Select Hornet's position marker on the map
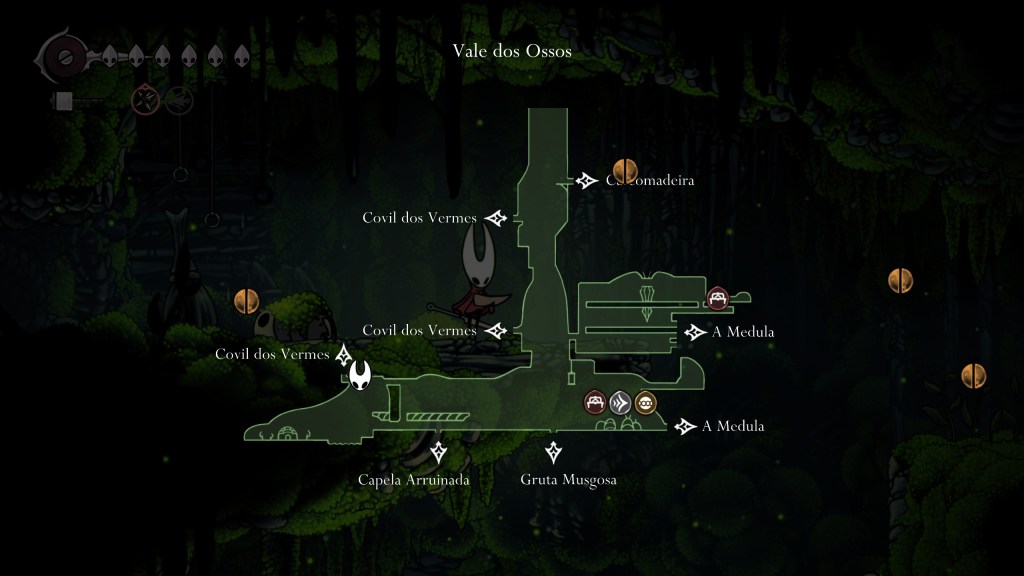 [x=360, y=376]
